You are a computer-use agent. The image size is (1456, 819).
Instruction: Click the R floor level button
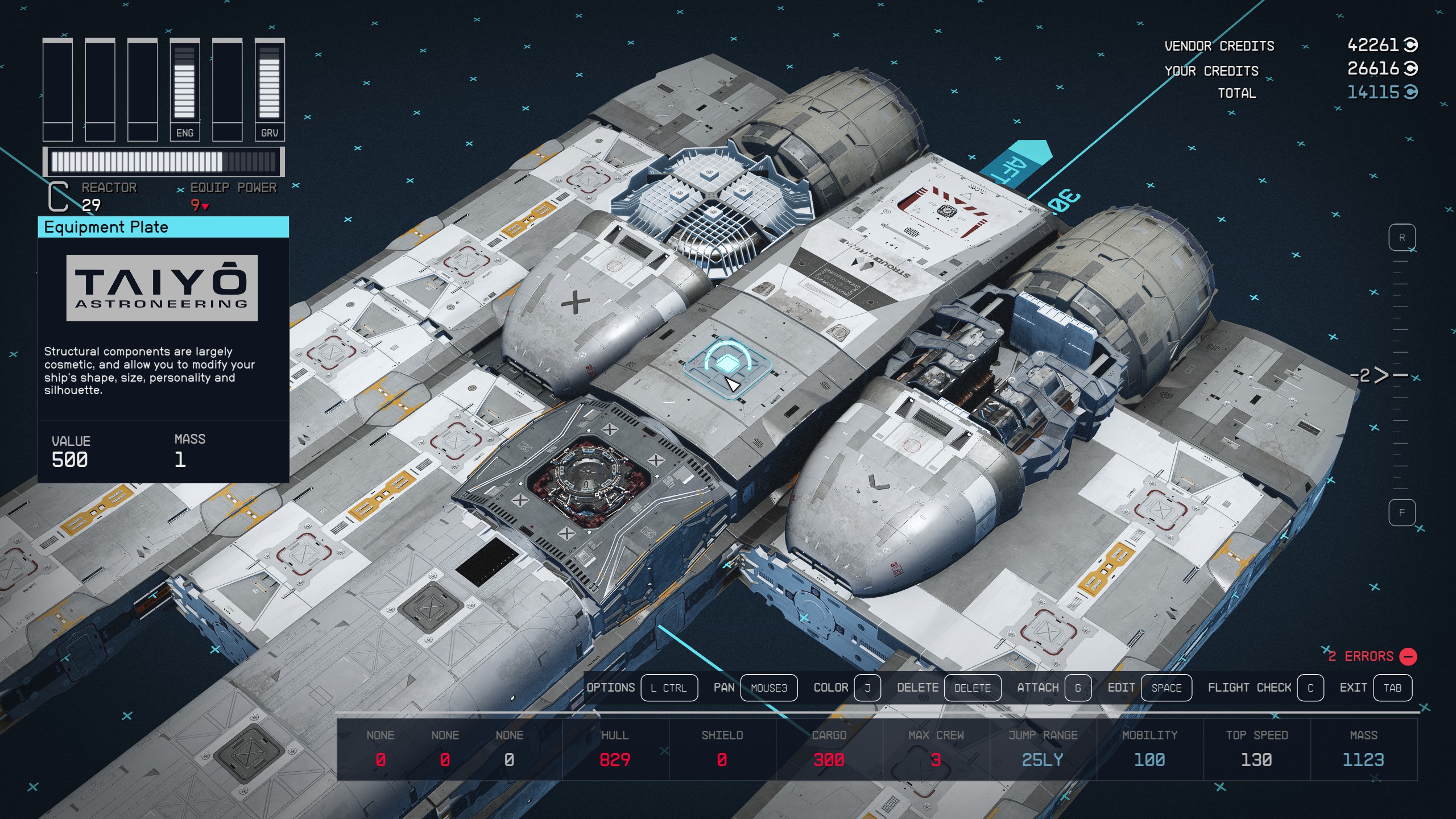(x=1401, y=238)
